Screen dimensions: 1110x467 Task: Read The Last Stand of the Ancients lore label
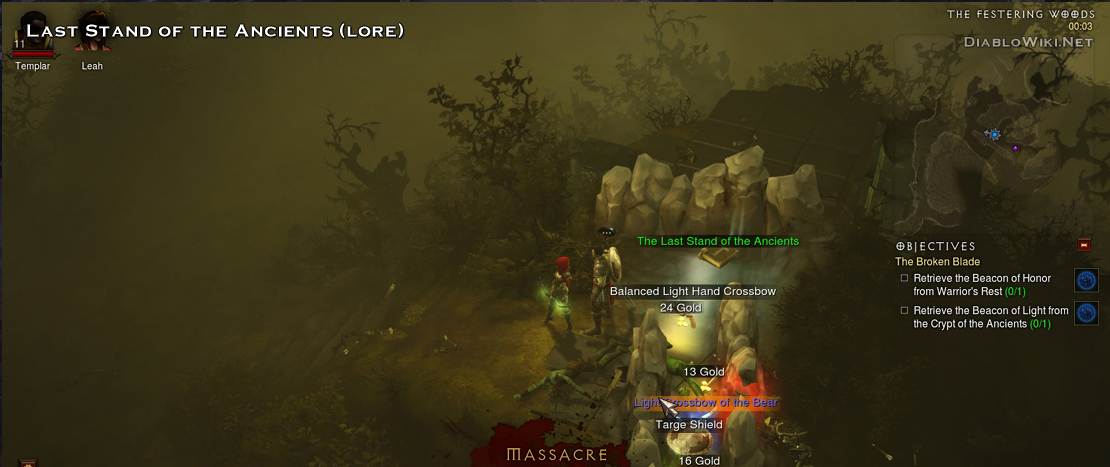(718, 241)
